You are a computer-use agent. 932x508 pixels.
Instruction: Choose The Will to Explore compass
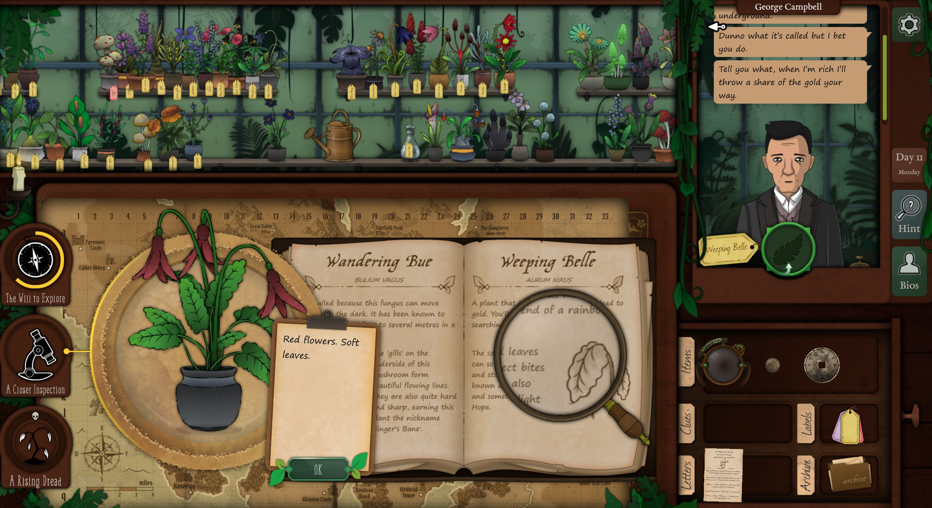click(36, 262)
